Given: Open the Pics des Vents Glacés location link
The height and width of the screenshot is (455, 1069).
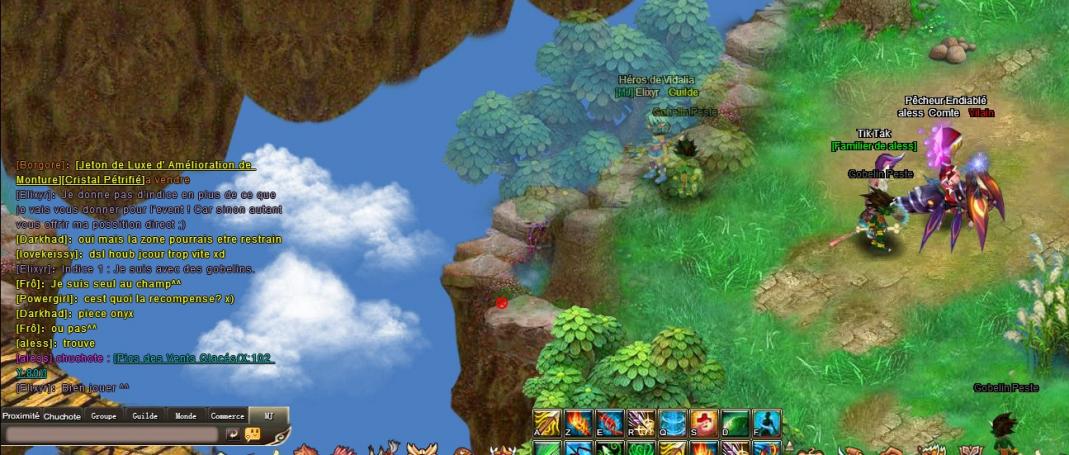Looking at the screenshot, I should pyautogui.click(x=193, y=358).
